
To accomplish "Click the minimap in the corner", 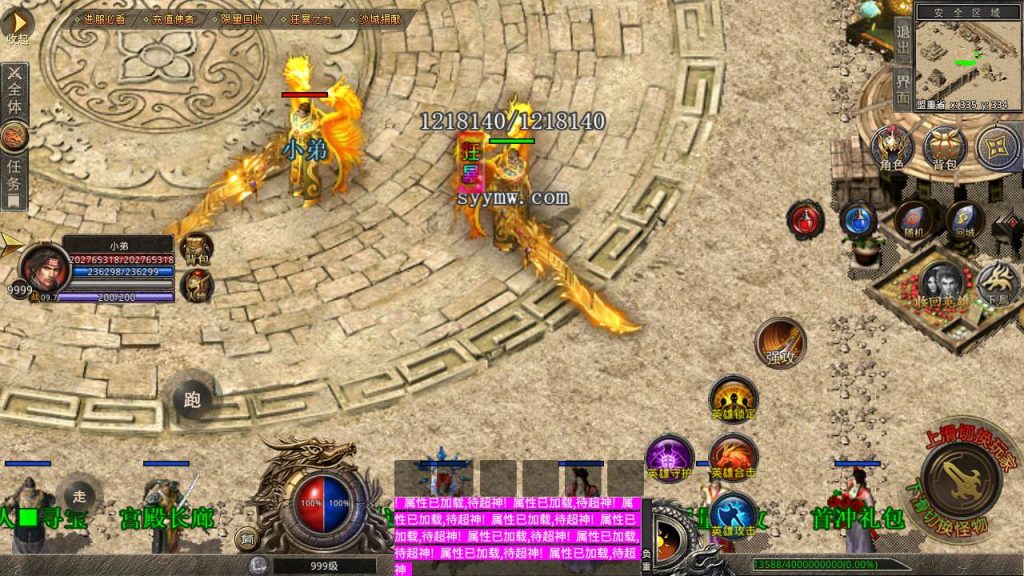I will point(959,55).
